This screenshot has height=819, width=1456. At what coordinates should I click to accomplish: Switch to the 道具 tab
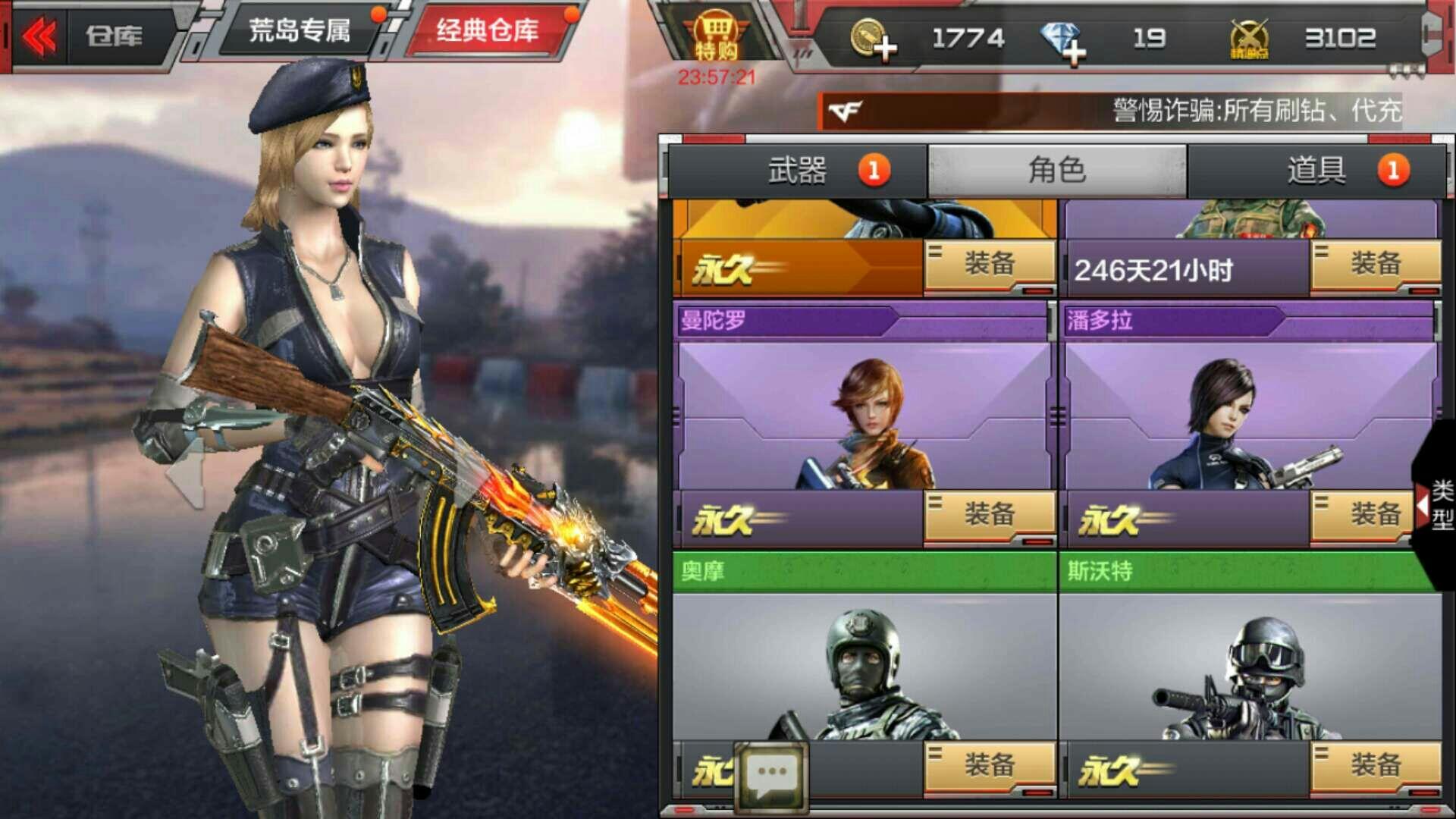coord(1319,170)
